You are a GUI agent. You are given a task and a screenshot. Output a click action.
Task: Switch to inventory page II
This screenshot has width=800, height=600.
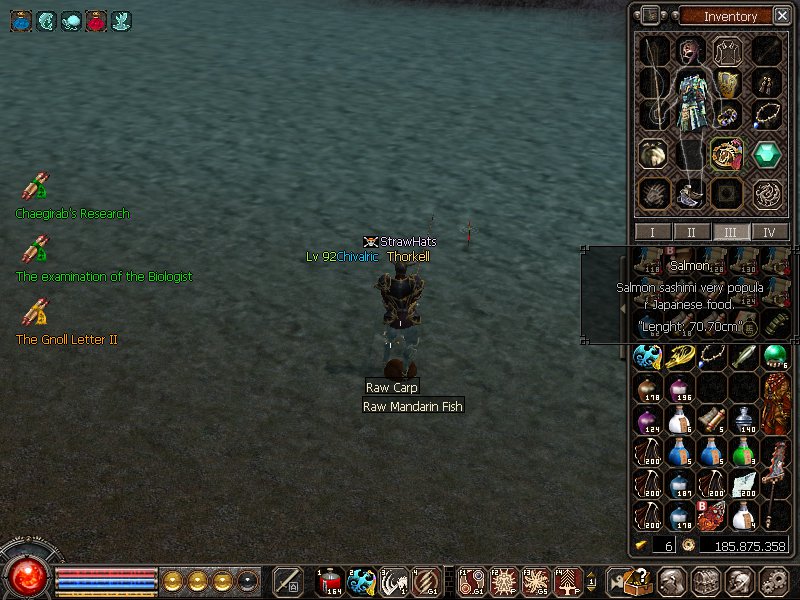(692, 232)
